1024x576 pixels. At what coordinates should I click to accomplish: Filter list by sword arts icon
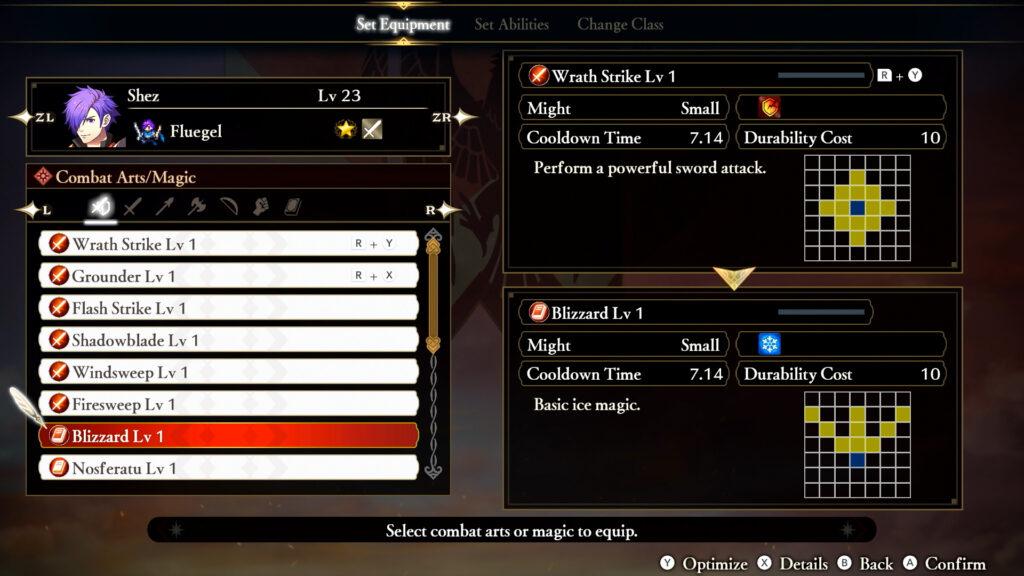click(133, 208)
